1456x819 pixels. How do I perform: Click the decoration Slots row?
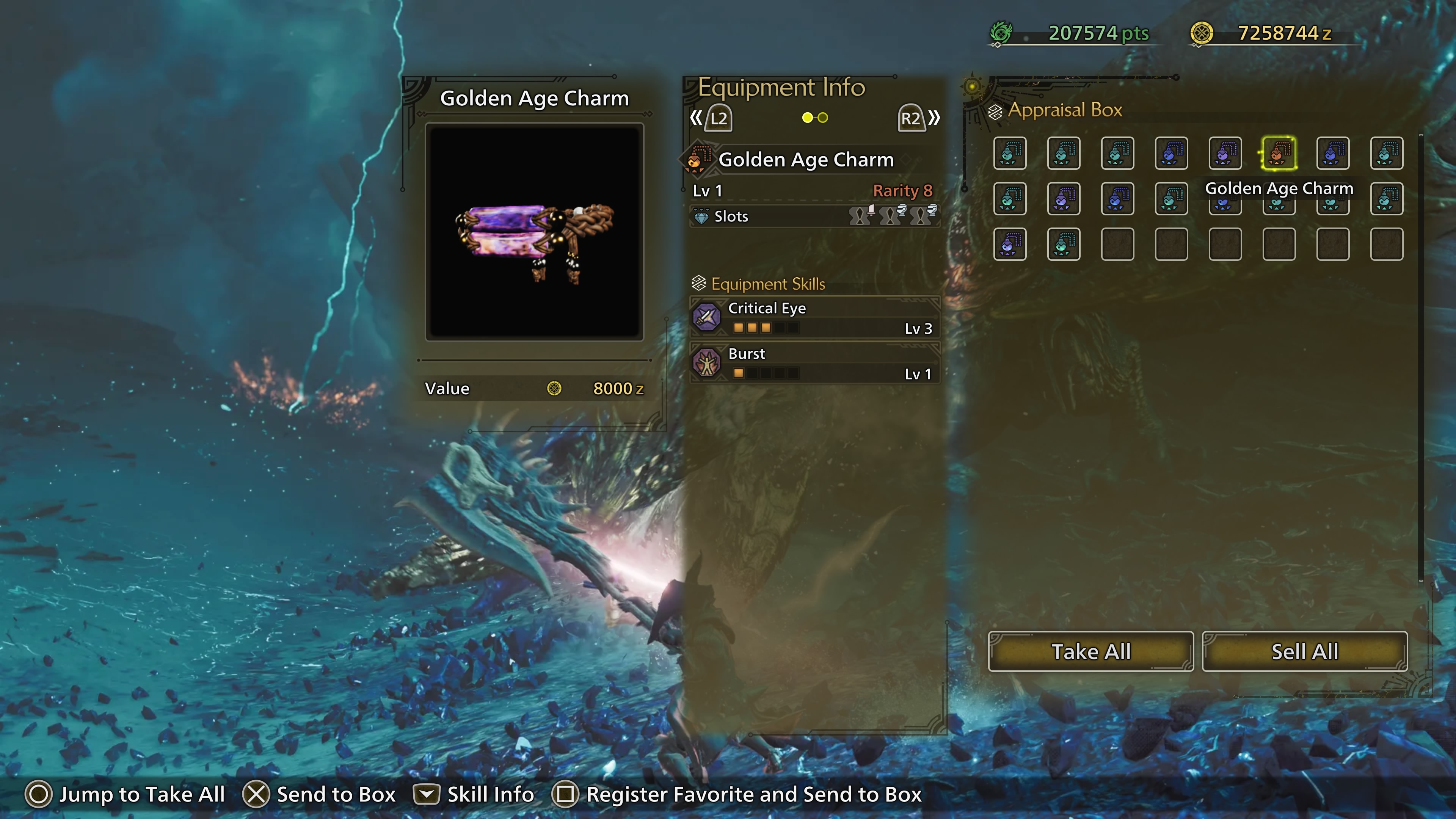(x=814, y=217)
